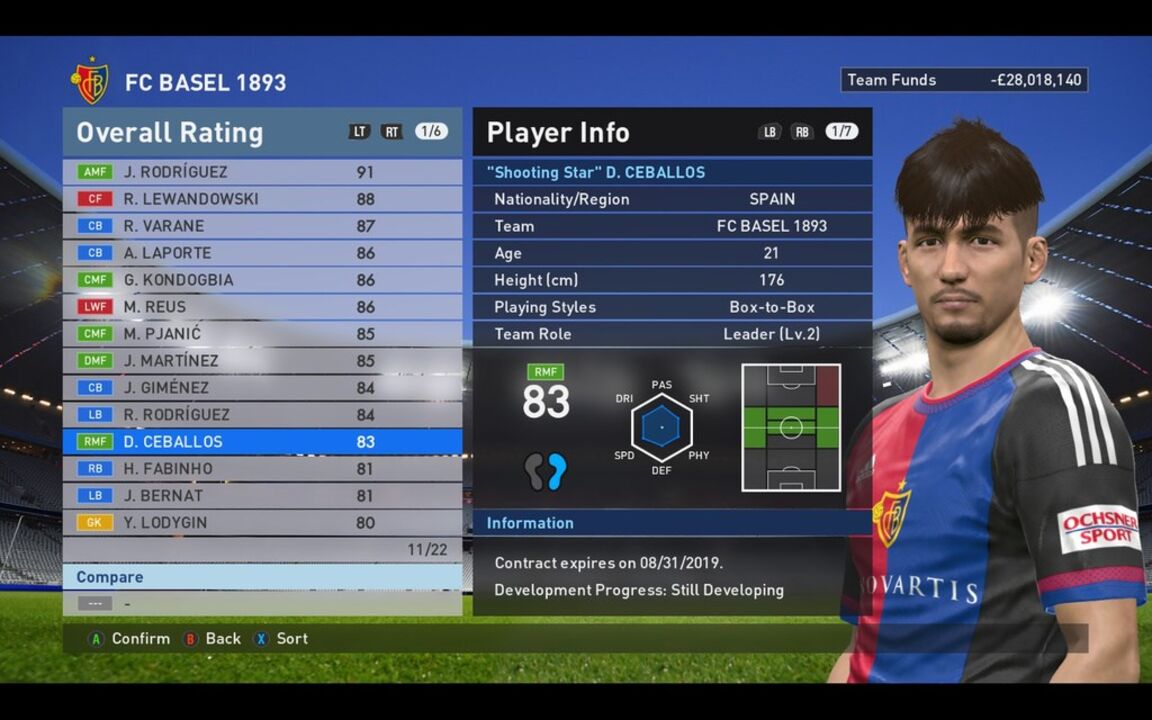Pick A. Laporte in the rating list
Screen dimensions: 1152x720
click(262, 253)
